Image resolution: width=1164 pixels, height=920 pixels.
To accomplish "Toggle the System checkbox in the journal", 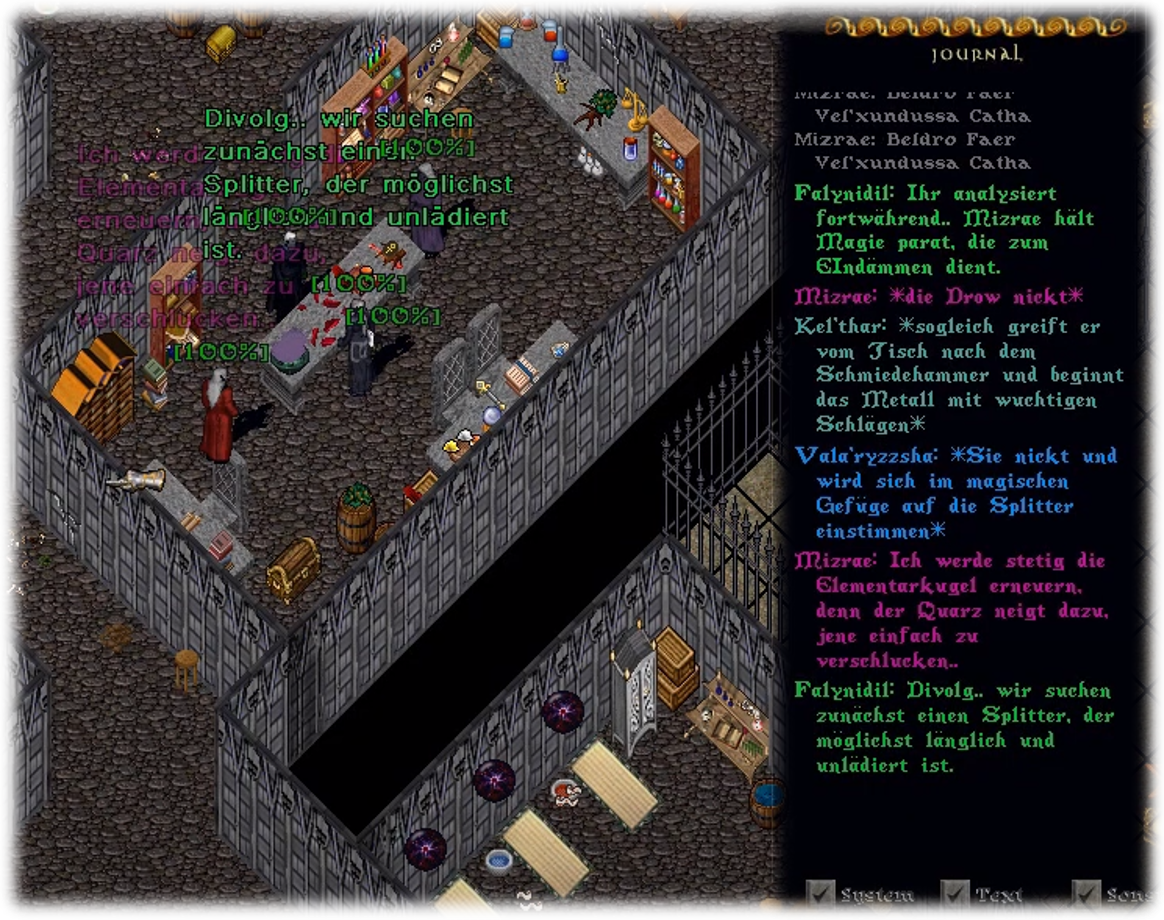I will click(822, 893).
